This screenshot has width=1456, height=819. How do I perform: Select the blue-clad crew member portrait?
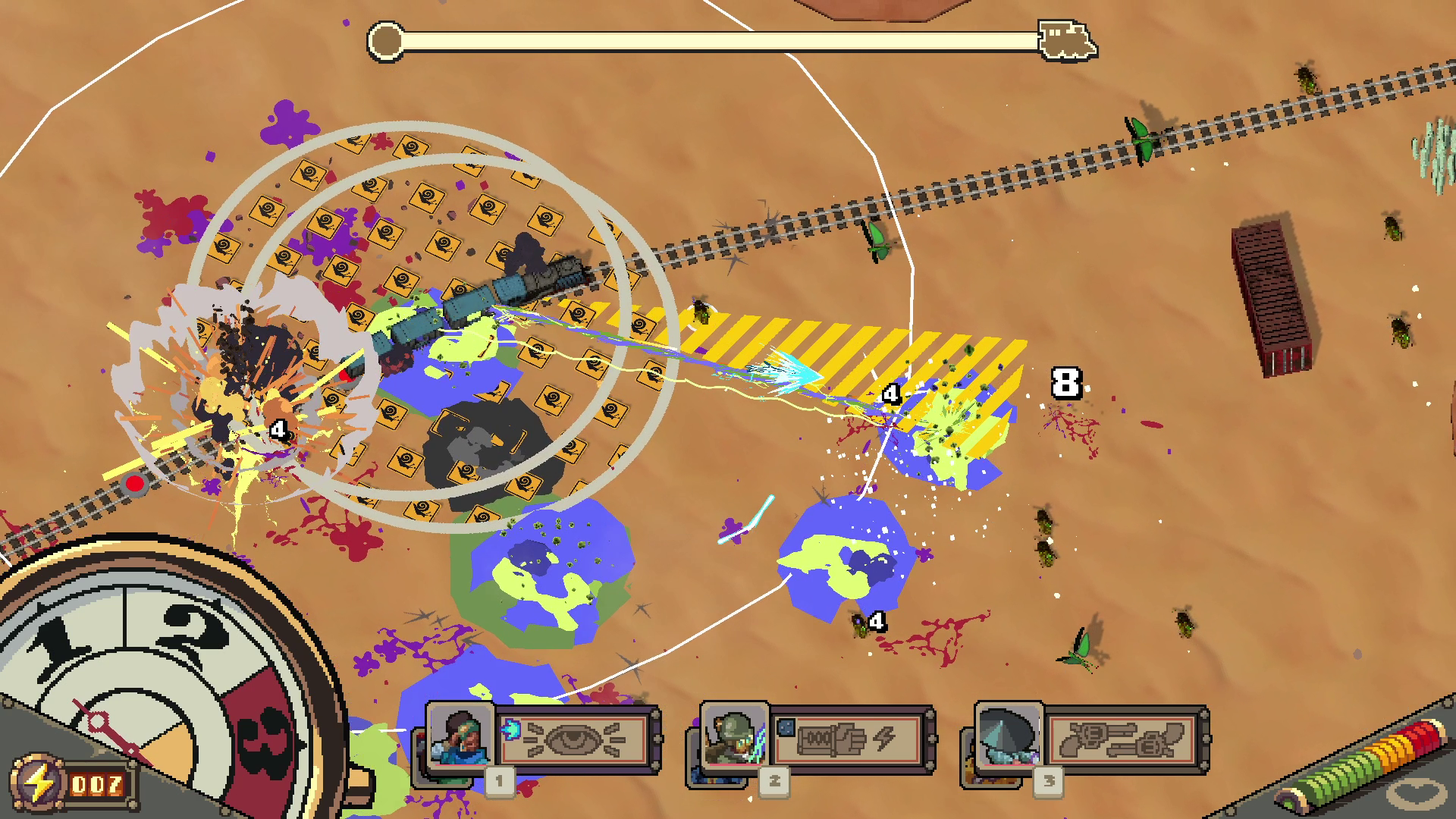460,737
